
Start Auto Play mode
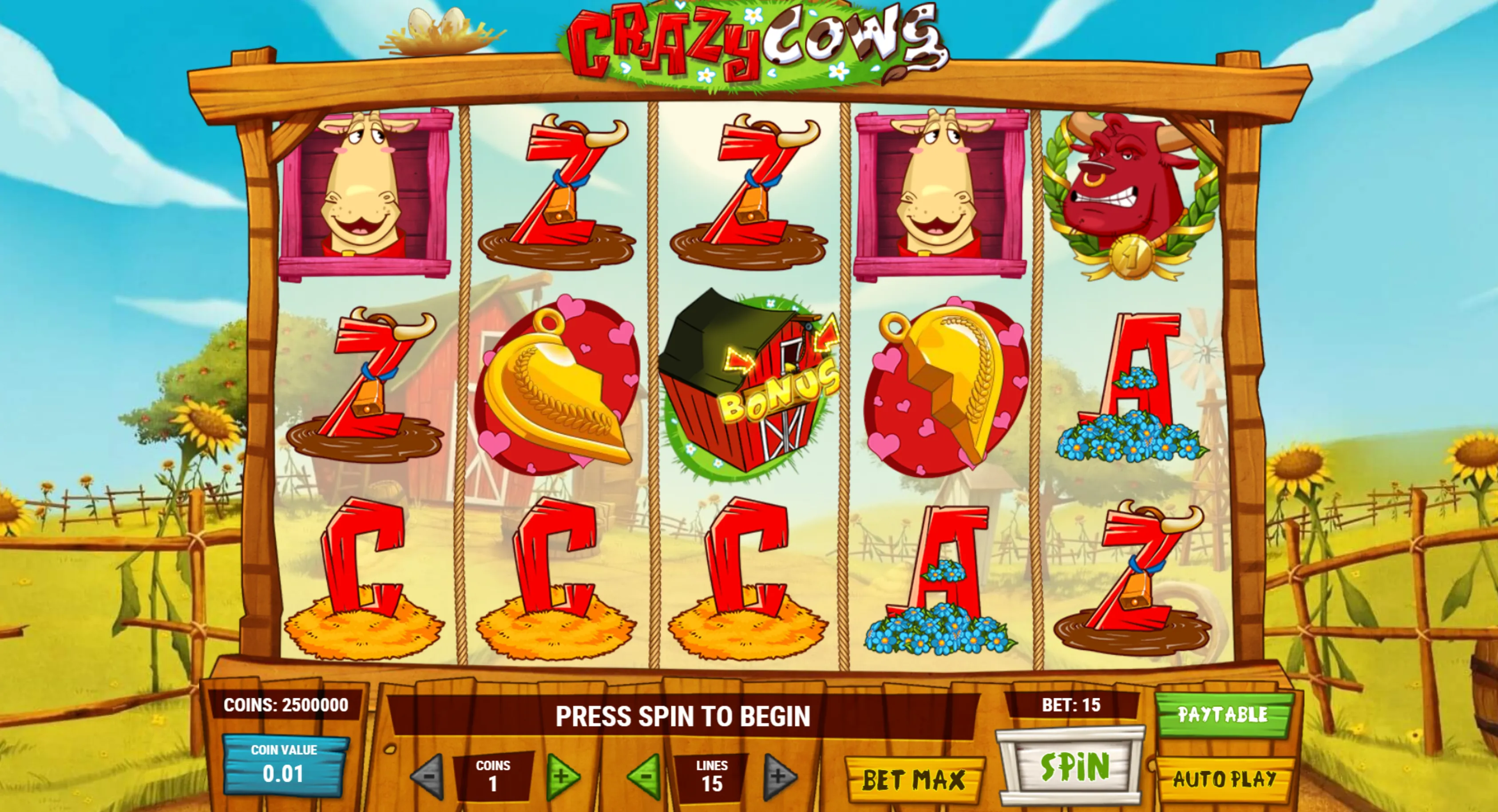pos(1224,778)
